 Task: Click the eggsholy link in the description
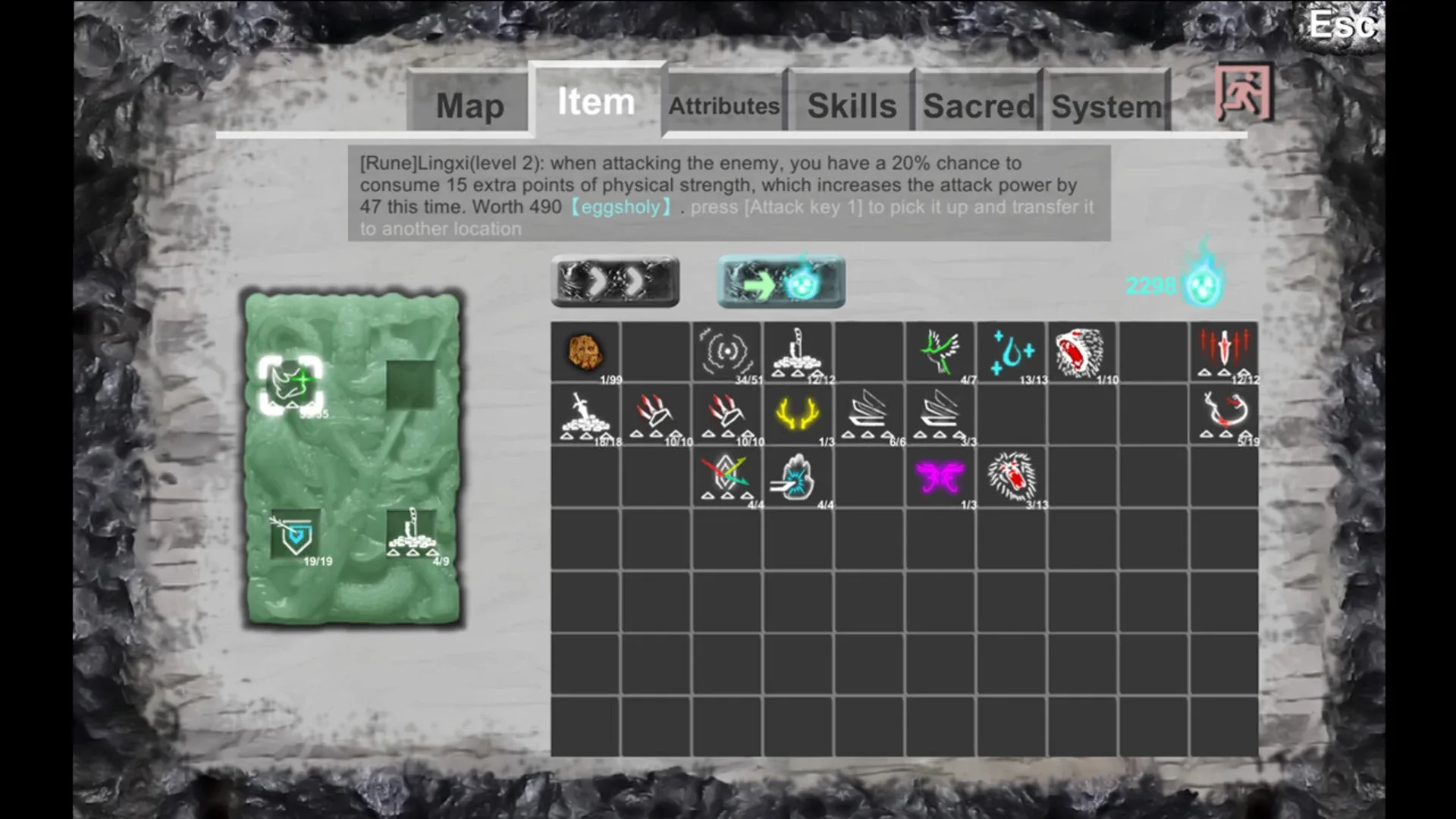tap(622, 207)
